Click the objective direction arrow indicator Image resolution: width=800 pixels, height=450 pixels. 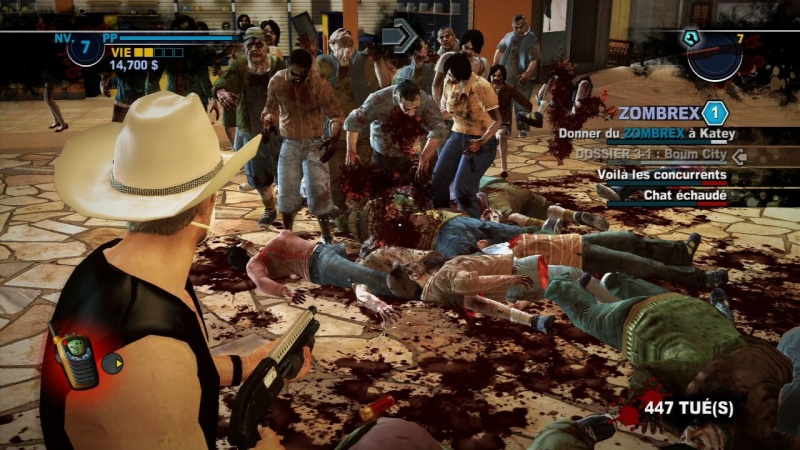click(x=399, y=37)
